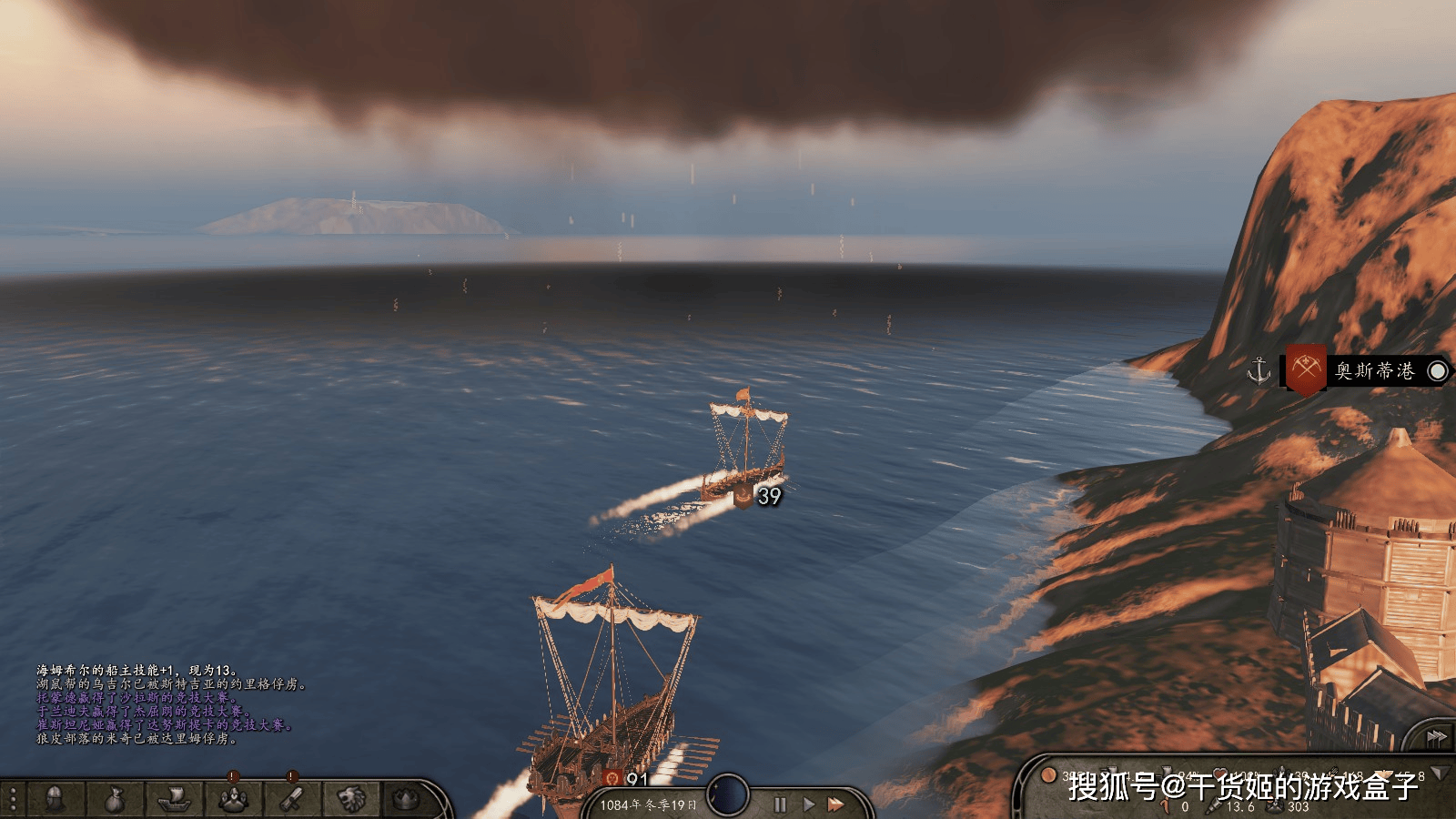Click the fast-forward arrows above info bar
1456x819 pixels.
(1436, 736)
